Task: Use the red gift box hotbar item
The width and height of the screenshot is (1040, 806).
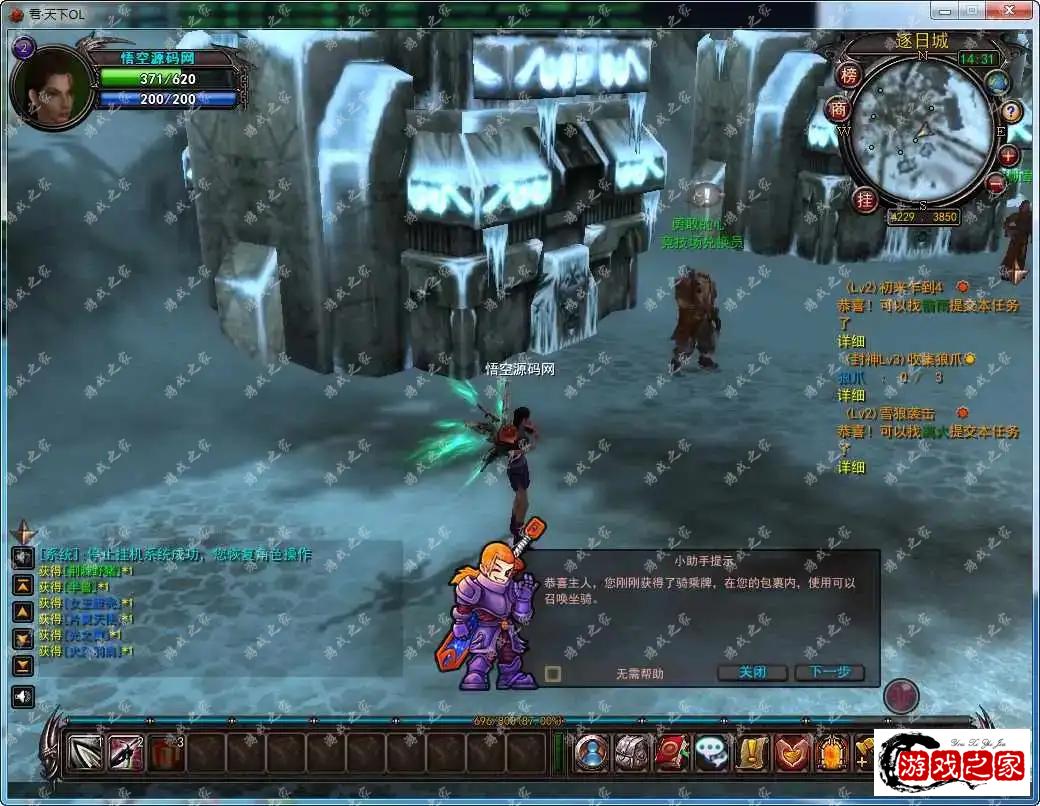Action: tap(166, 753)
